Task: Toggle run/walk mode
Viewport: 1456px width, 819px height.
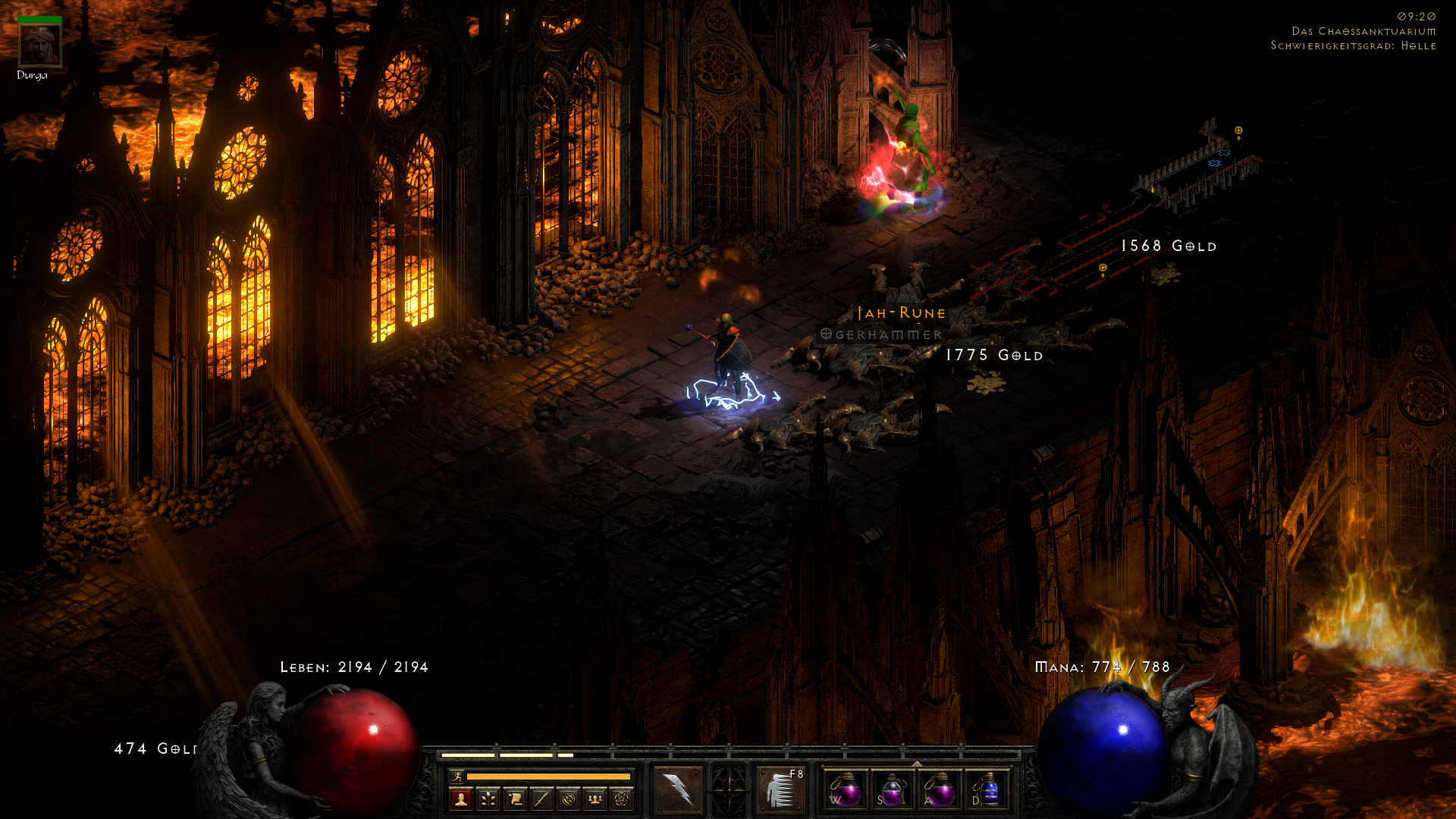Action: [x=458, y=777]
